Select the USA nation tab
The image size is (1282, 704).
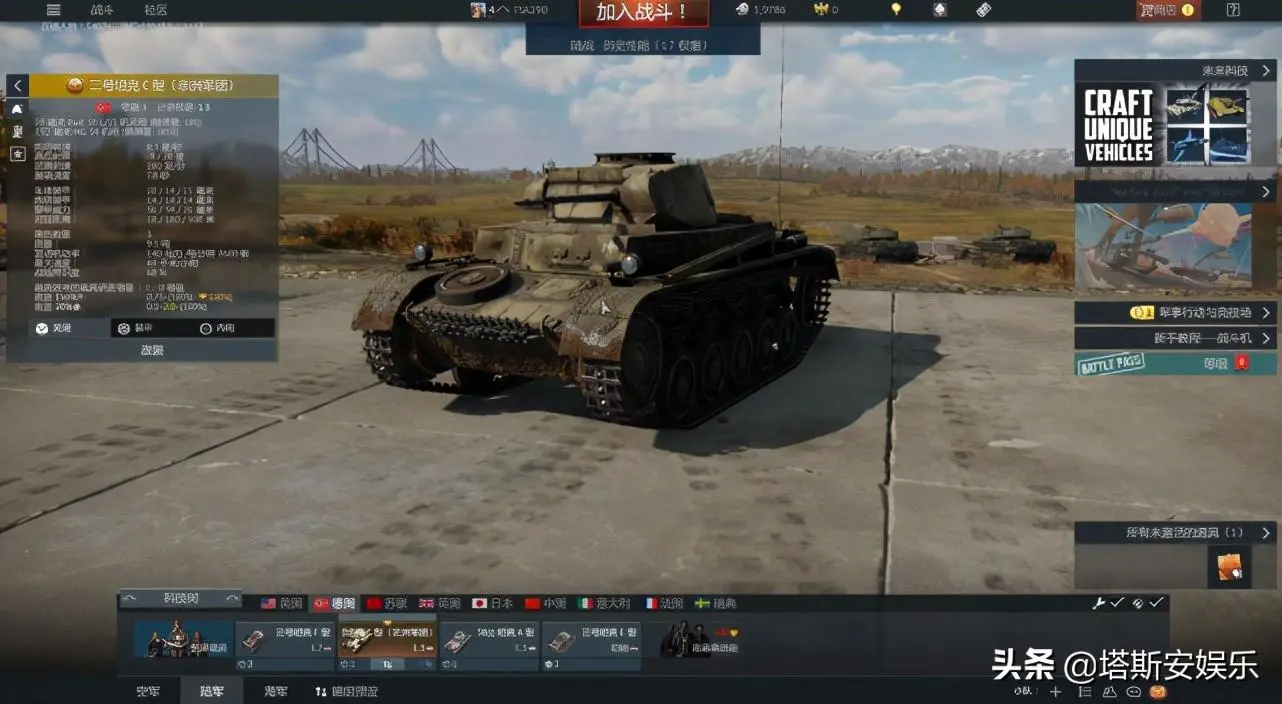coord(282,603)
